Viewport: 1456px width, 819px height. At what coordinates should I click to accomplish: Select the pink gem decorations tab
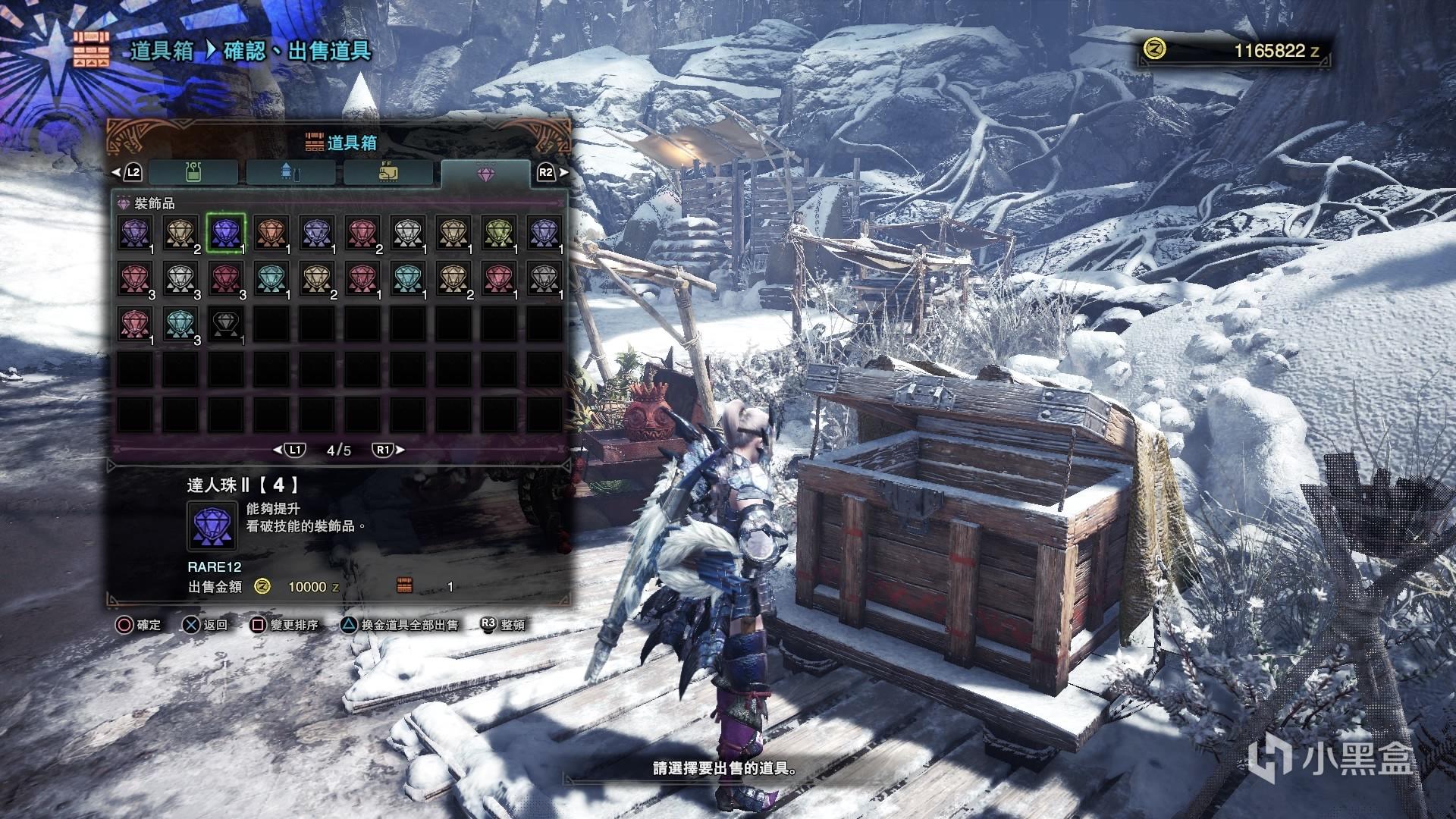[x=485, y=173]
